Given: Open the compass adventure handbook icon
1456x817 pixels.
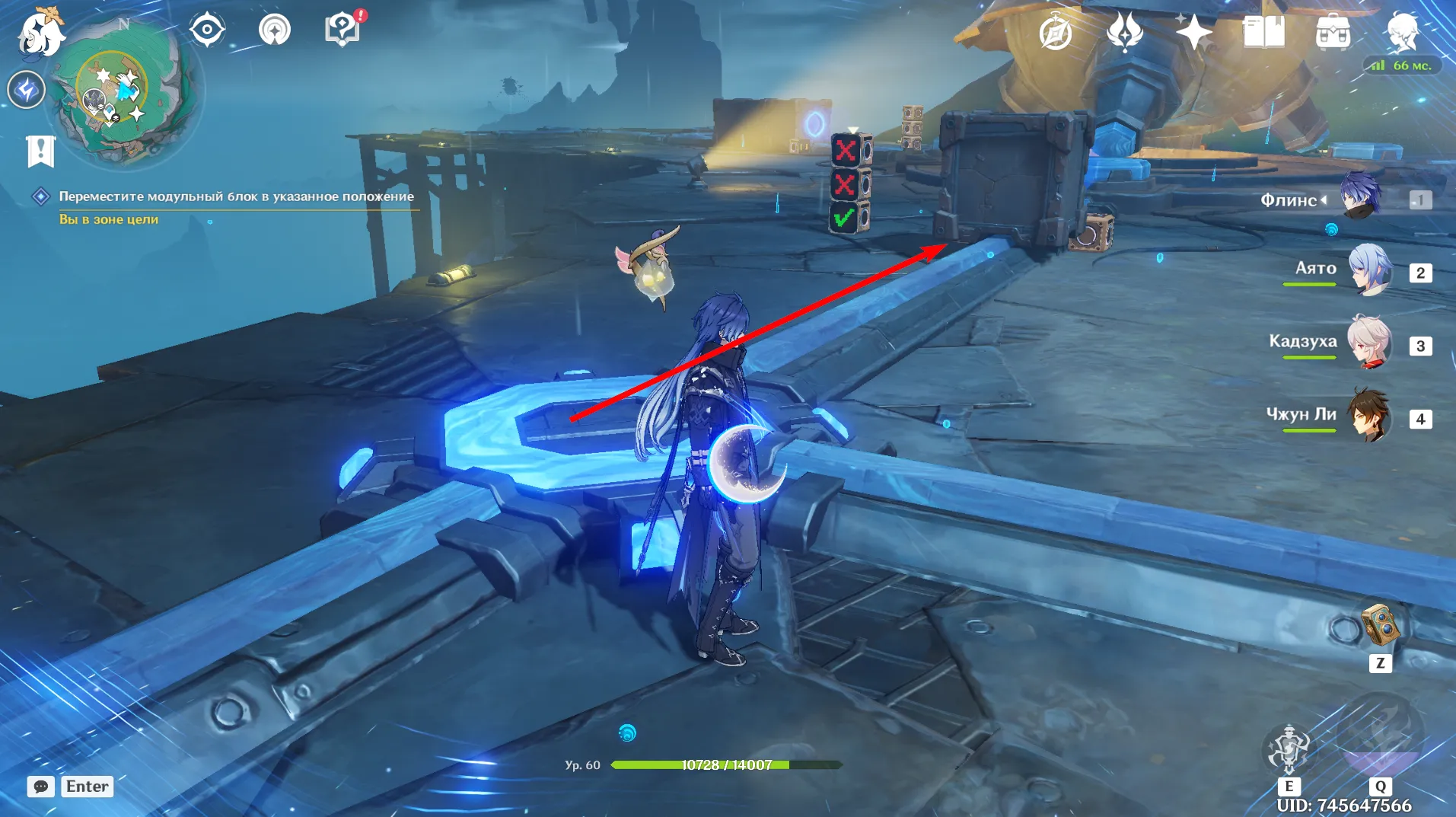Looking at the screenshot, I should (x=1056, y=33).
